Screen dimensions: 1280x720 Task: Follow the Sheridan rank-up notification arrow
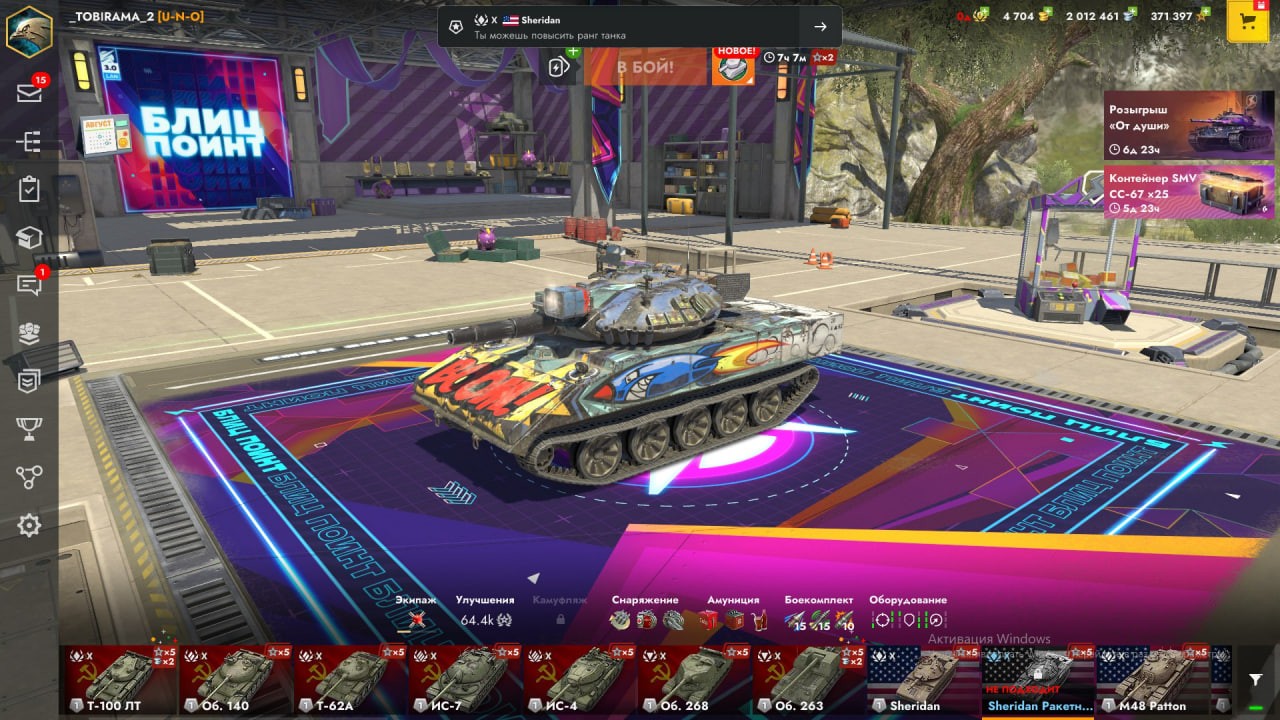click(820, 27)
